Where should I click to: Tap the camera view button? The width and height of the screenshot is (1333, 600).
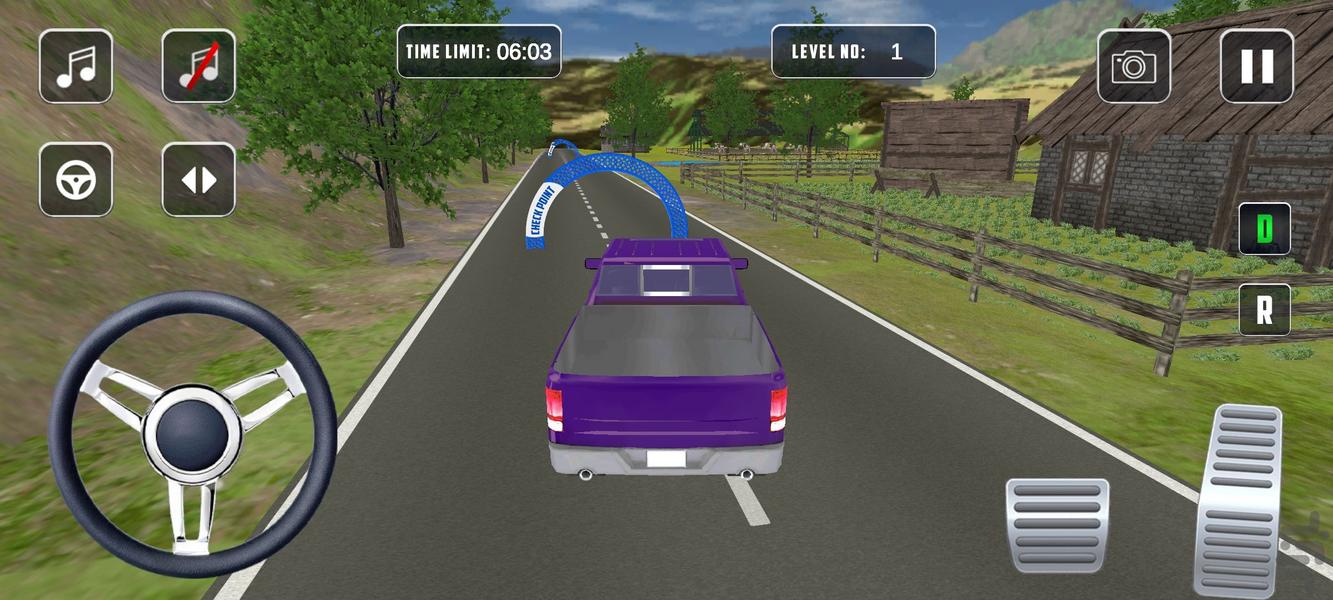1134,66
